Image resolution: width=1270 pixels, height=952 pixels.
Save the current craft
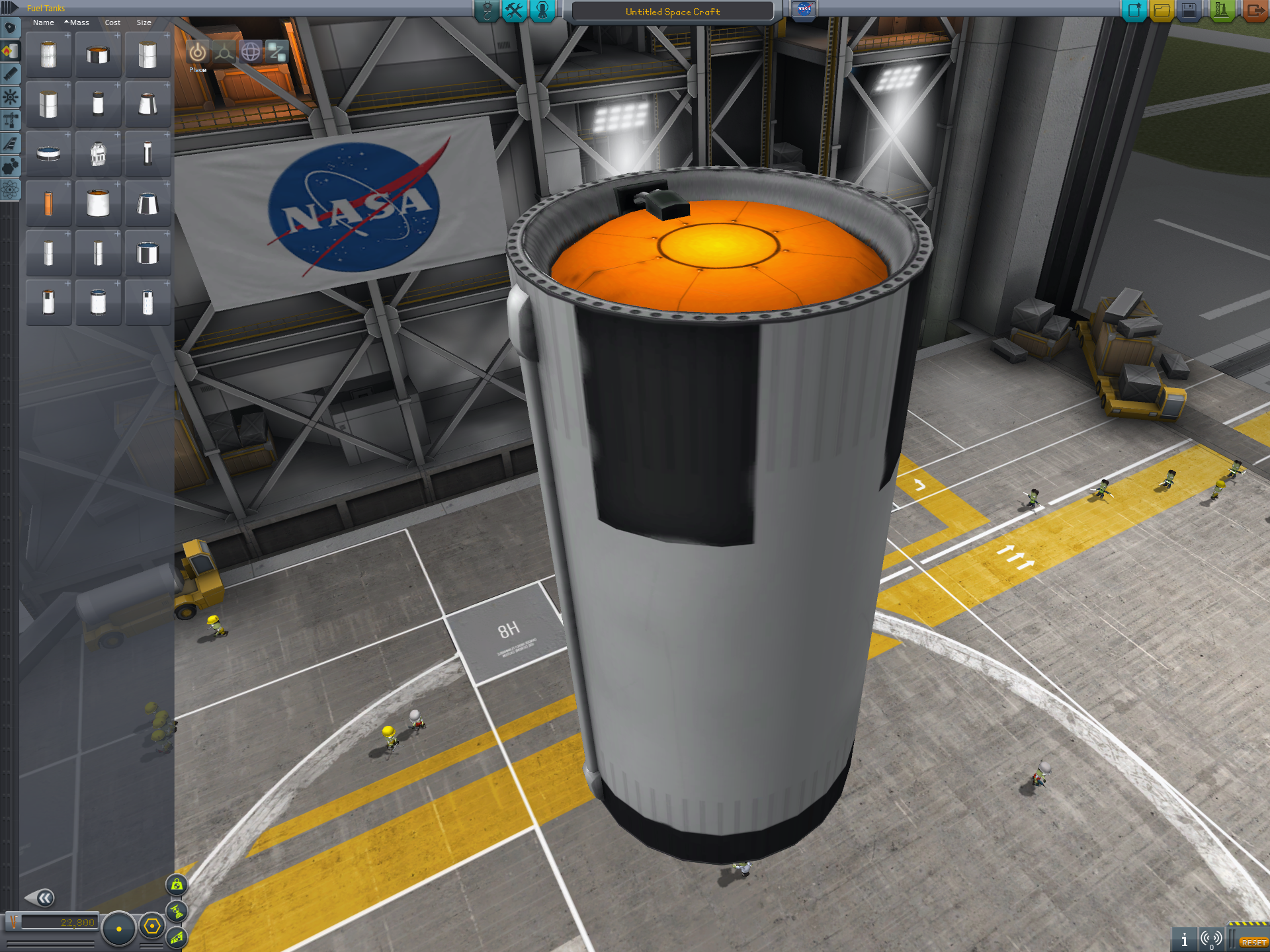1189,11
